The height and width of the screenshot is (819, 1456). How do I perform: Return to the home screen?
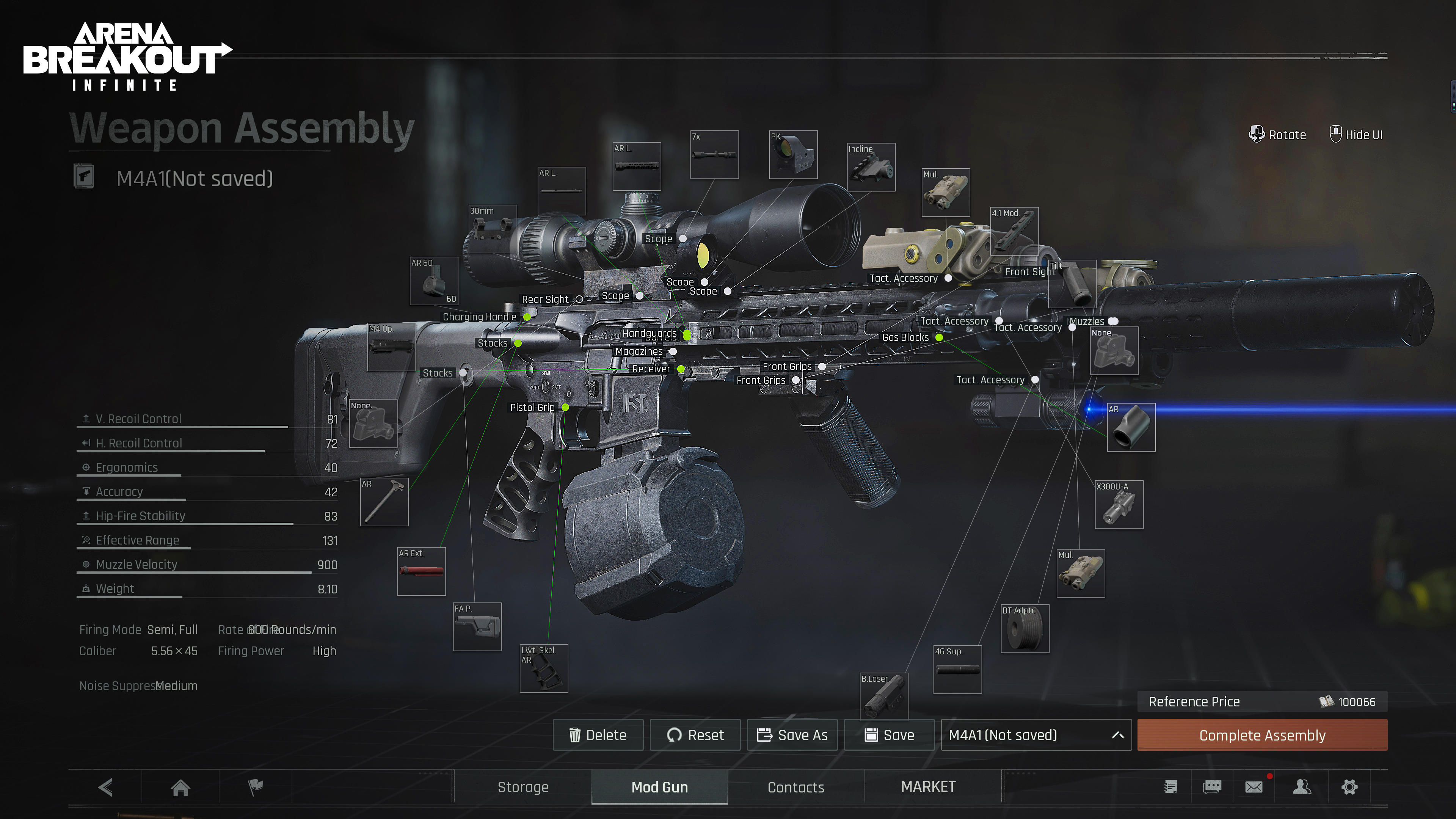(180, 787)
